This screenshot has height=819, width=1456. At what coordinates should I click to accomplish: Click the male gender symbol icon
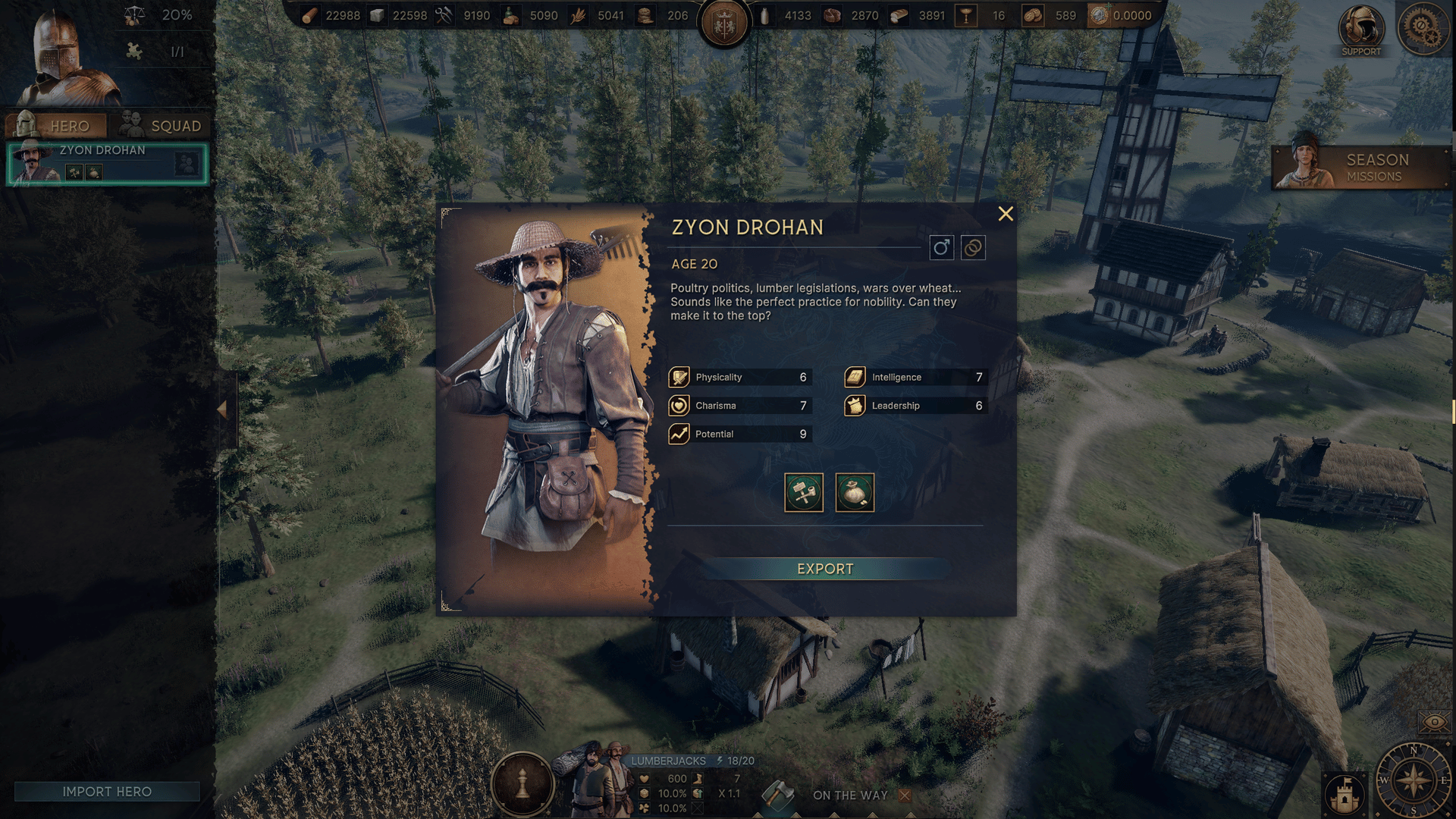(941, 248)
